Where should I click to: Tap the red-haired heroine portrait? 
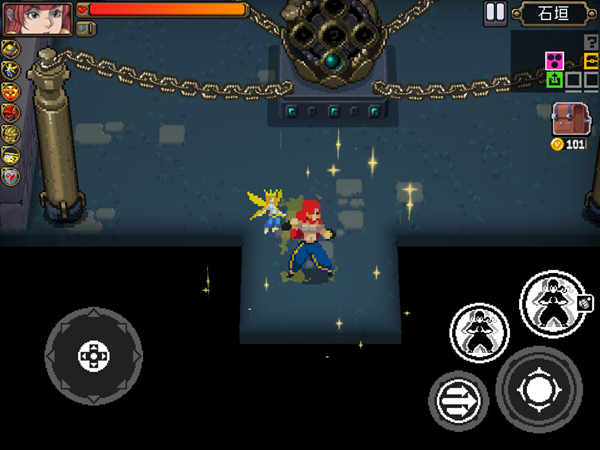pyautogui.click(x=37, y=18)
